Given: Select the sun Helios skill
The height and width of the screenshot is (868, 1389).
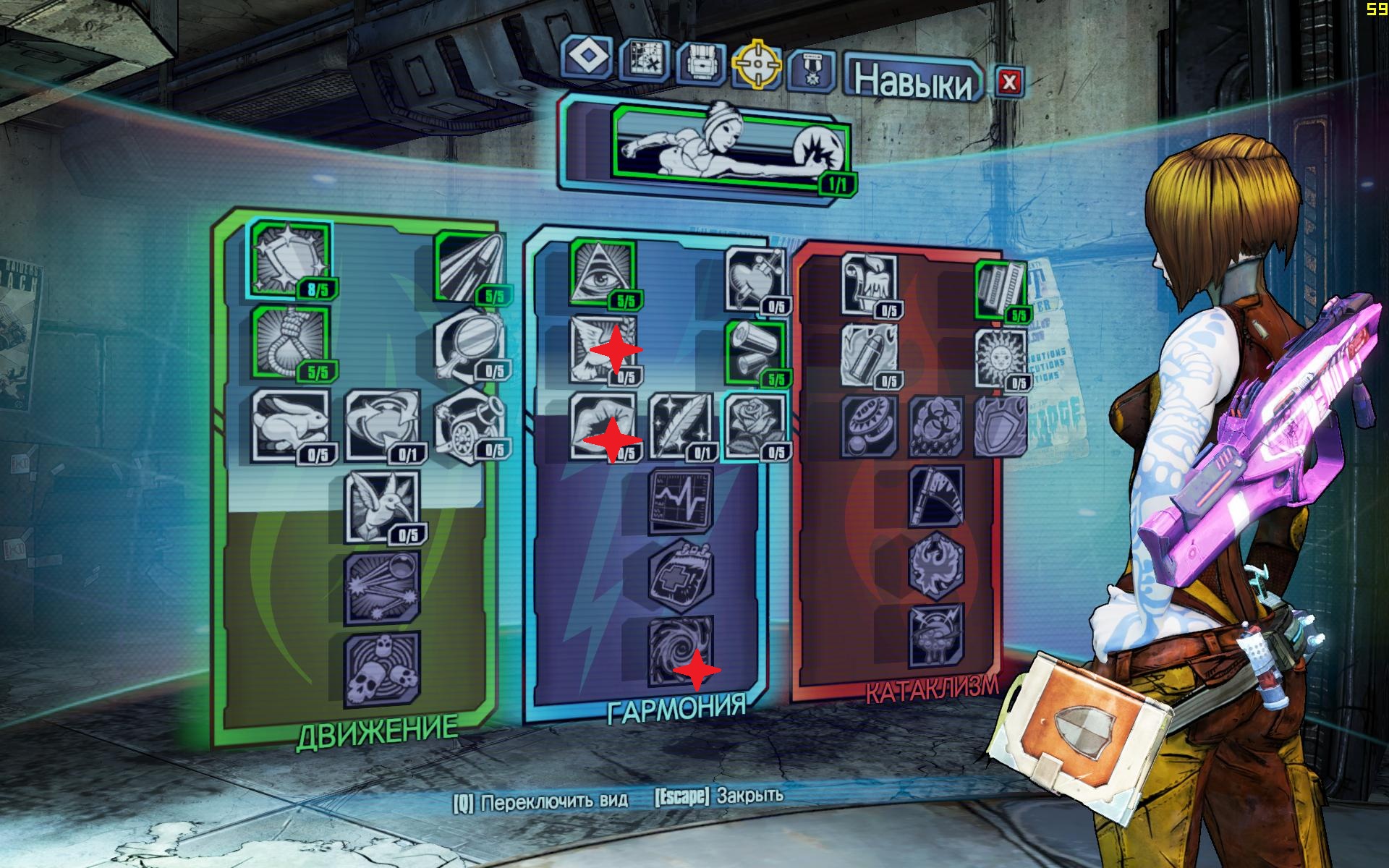Looking at the screenshot, I should coord(1001,359).
